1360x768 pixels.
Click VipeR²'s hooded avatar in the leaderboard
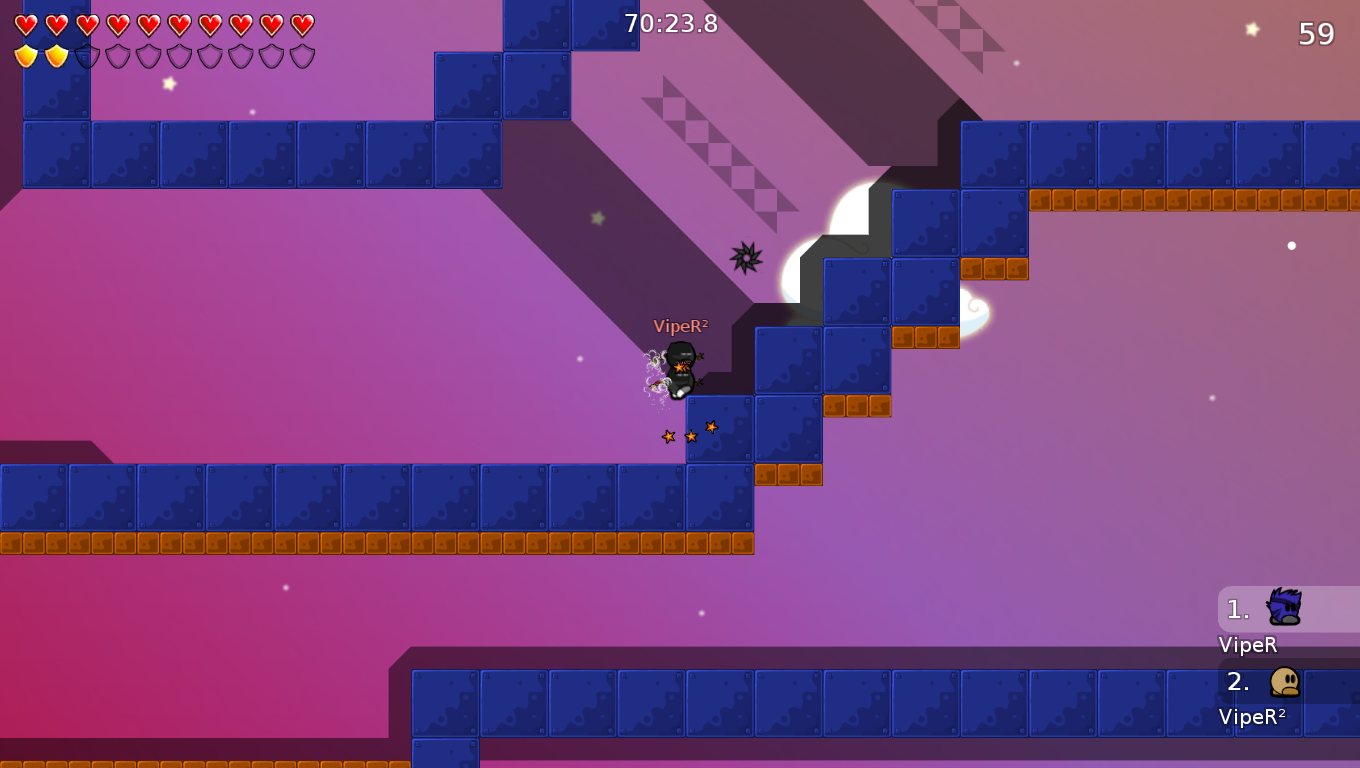click(x=1285, y=681)
